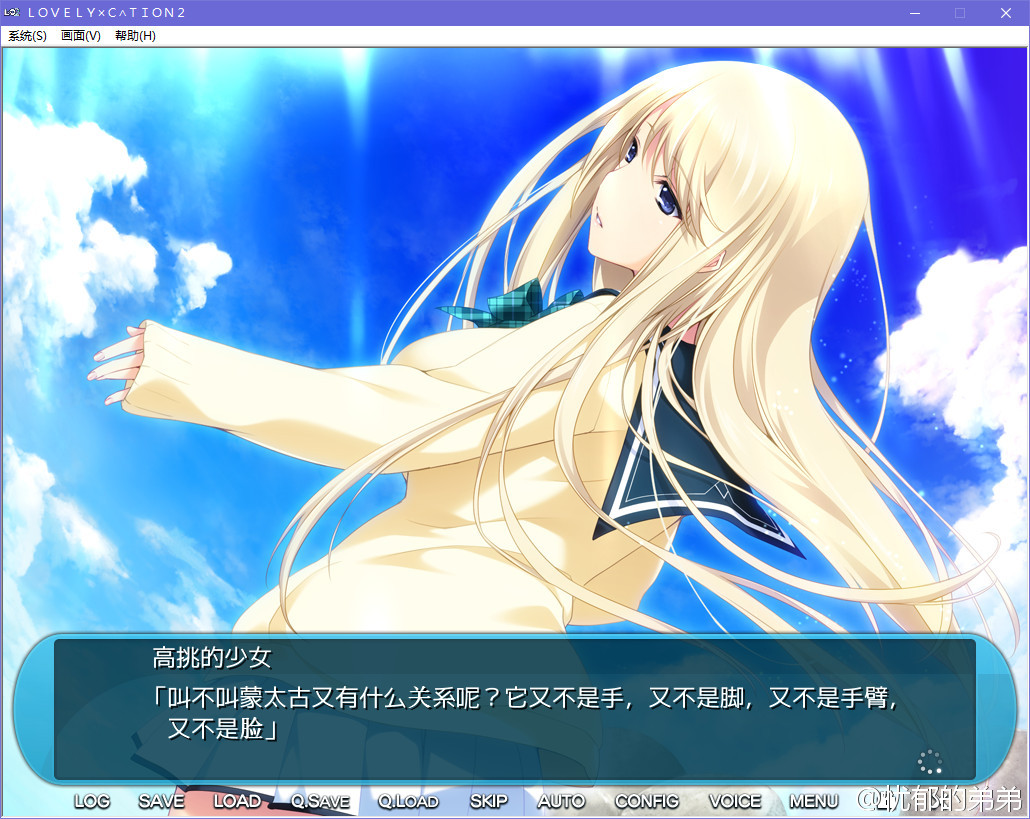Minimize the game window

tap(914, 13)
